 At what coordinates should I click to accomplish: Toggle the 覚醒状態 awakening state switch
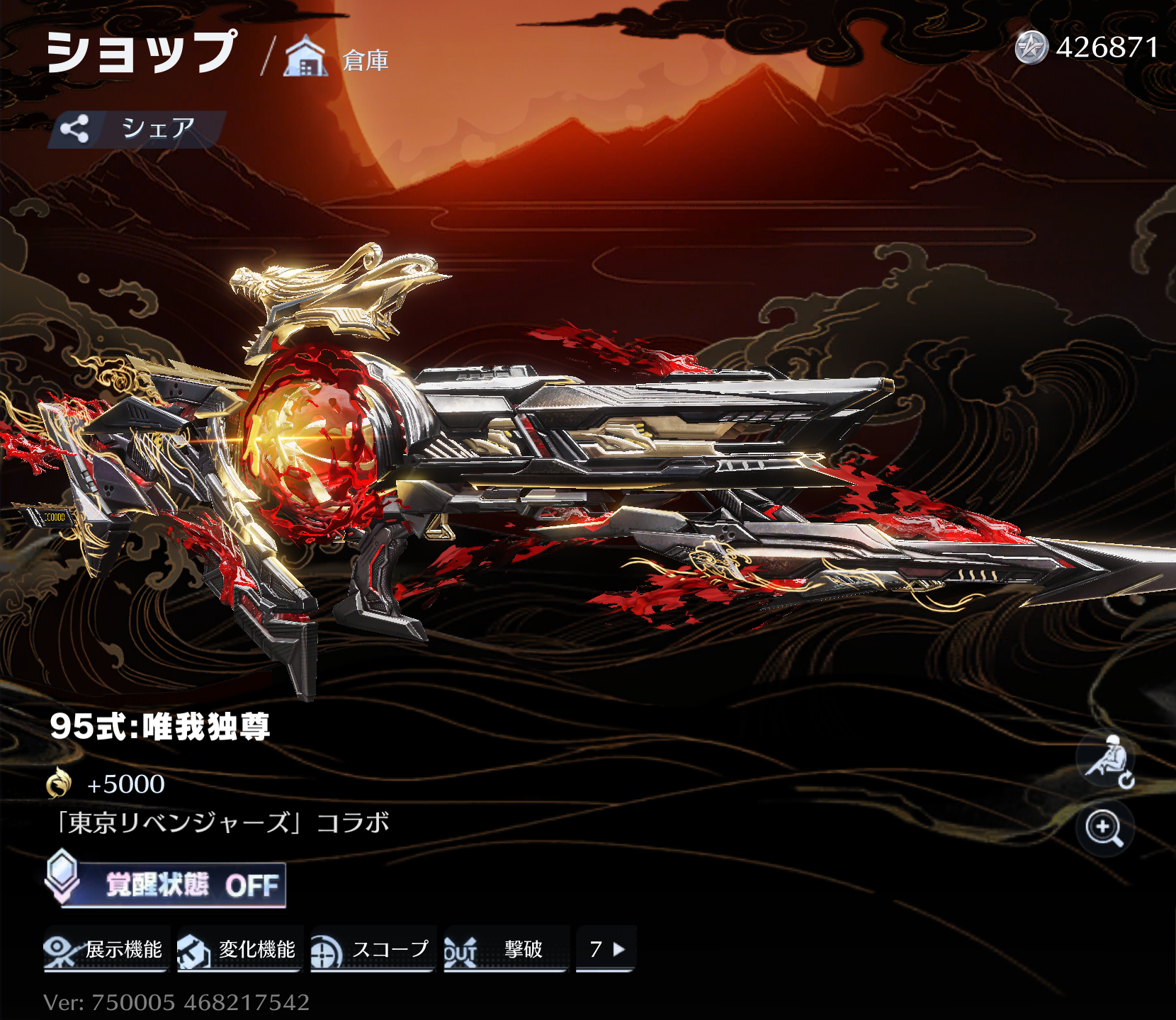click(x=167, y=884)
